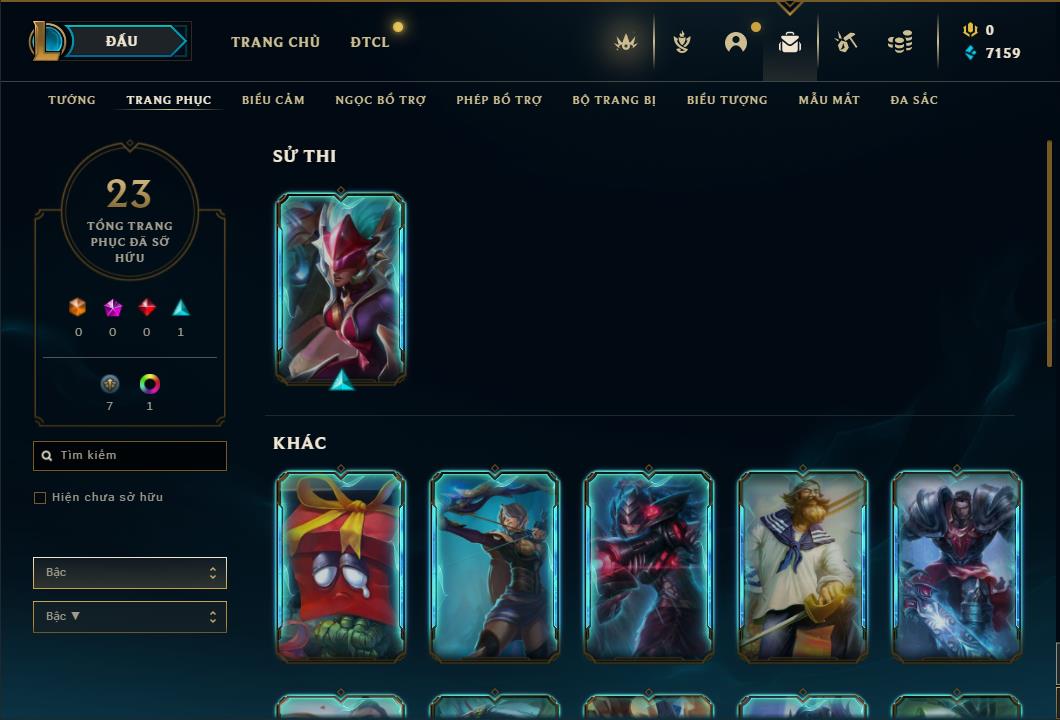Select the ĐA SẮC tab
The height and width of the screenshot is (720, 1060).
pyautogui.click(x=914, y=100)
